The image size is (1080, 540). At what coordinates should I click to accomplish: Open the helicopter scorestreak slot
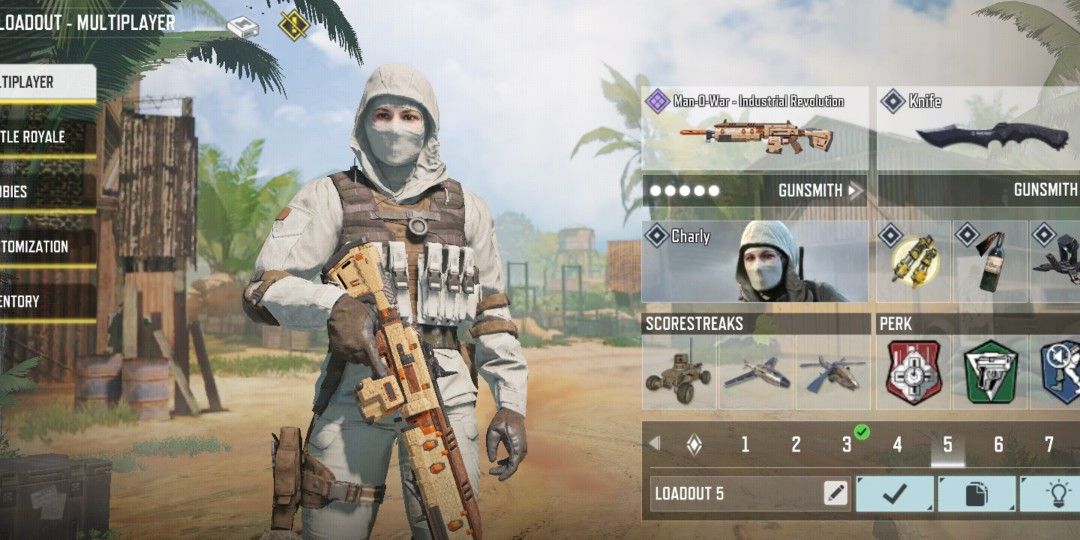coord(833,373)
